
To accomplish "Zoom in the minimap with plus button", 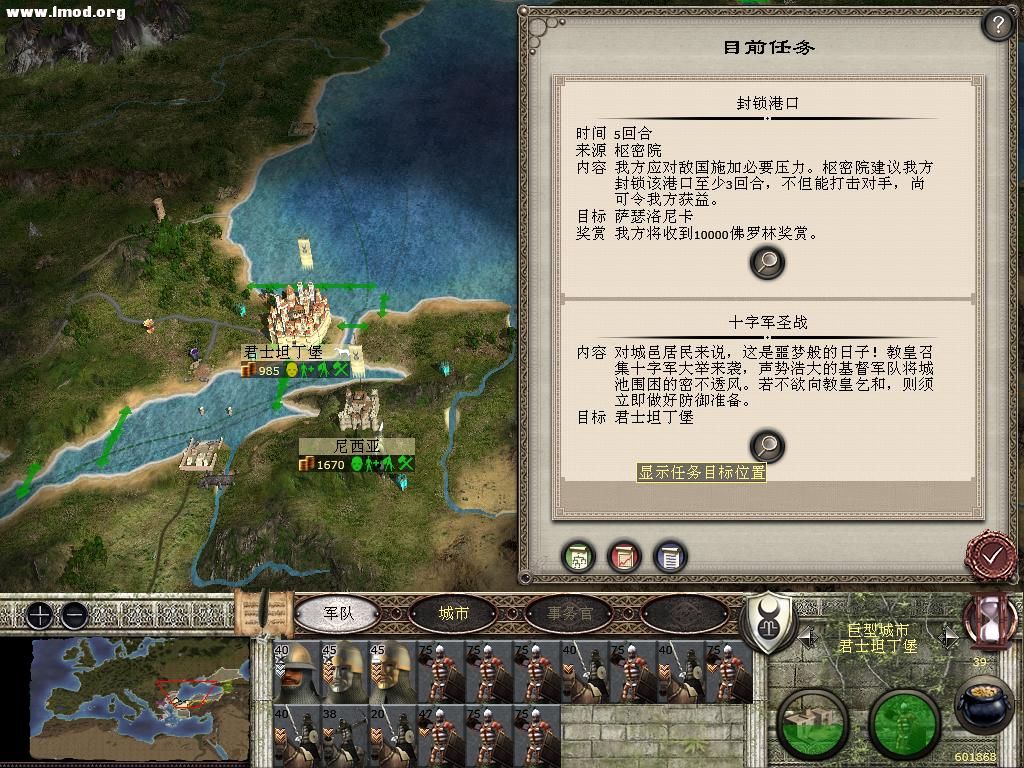I will (x=39, y=615).
